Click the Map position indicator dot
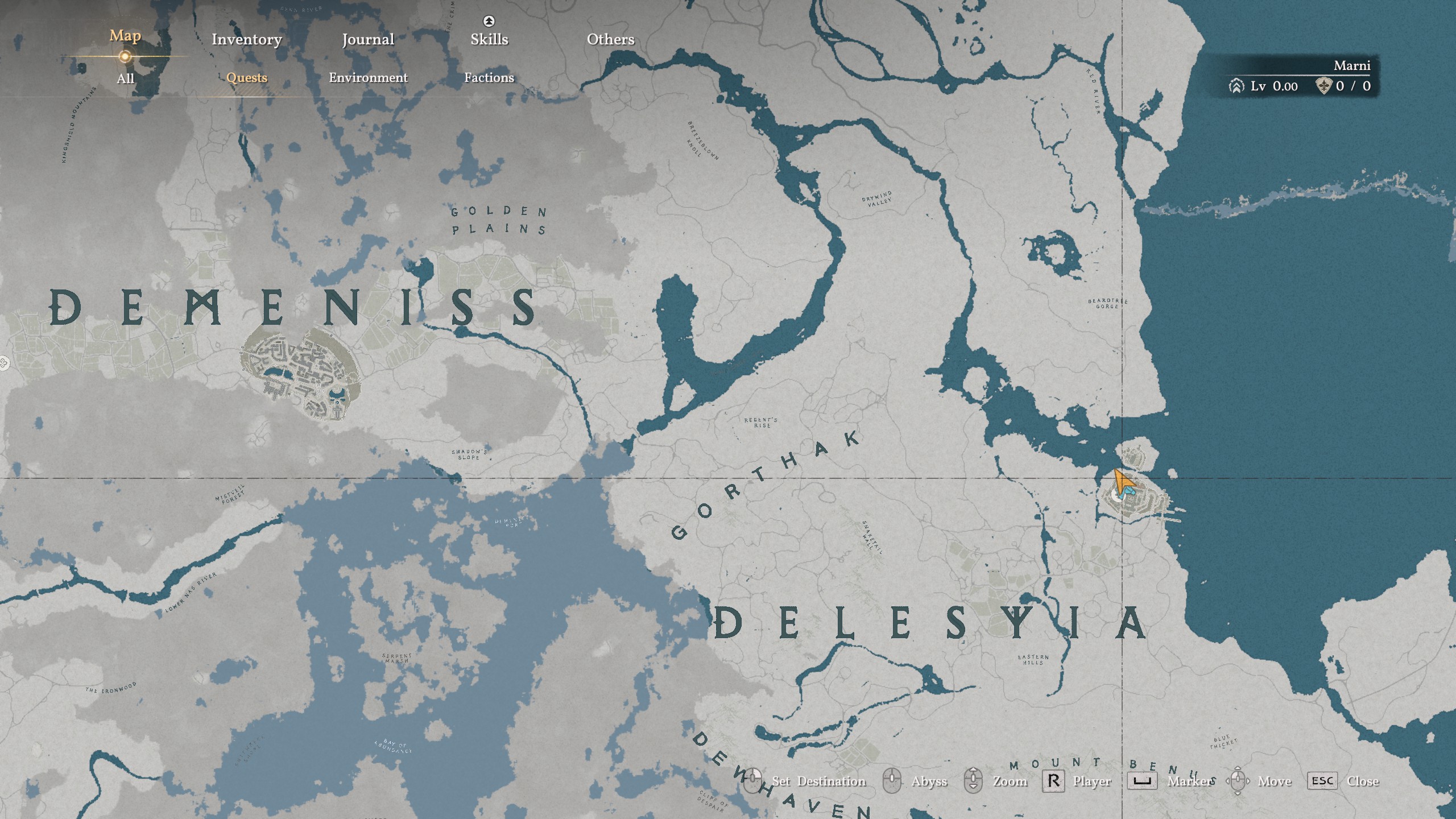Image resolution: width=1456 pixels, height=819 pixels. [x=124, y=56]
